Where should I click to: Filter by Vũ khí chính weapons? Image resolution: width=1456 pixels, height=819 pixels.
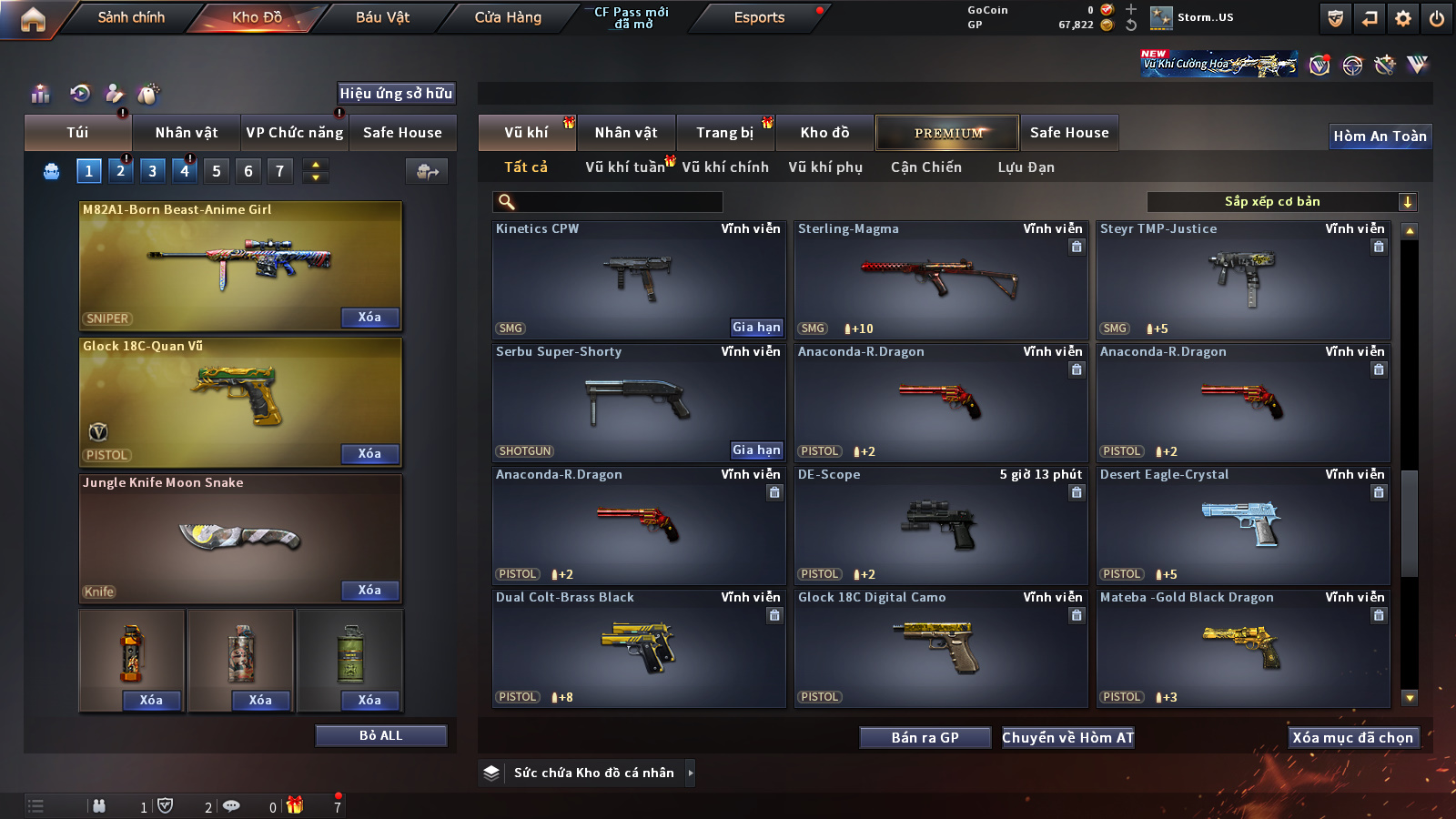coord(725,167)
